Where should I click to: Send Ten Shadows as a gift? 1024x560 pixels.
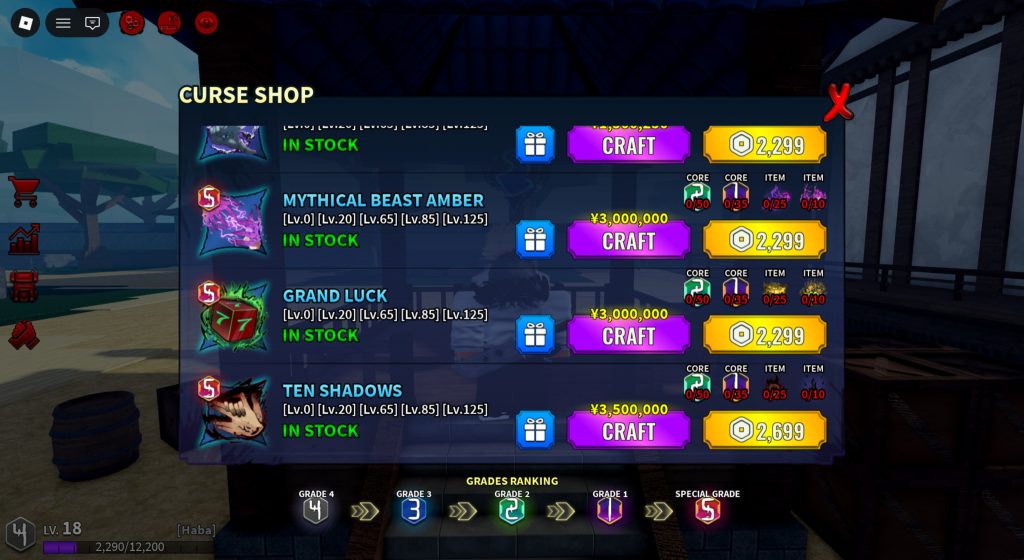pos(535,430)
